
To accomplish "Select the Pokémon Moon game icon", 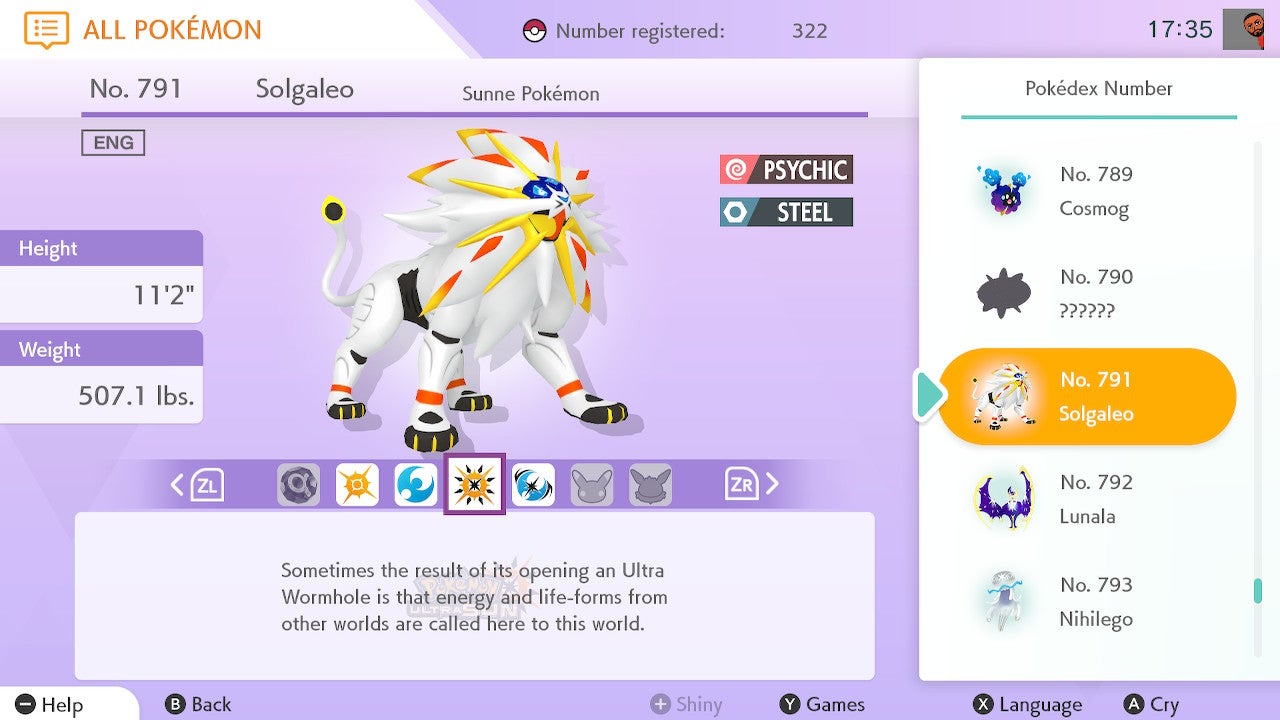I will (x=416, y=485).
